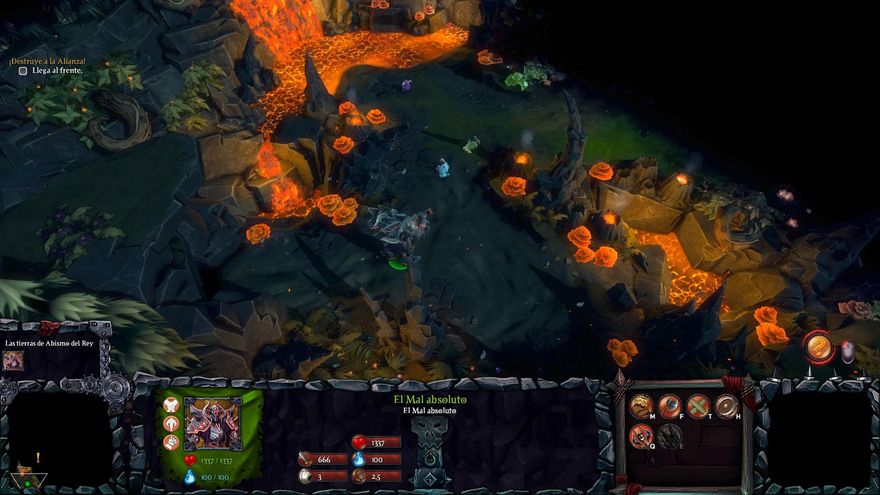Activate the axe attack command marked F
The width and height of the screenshot is (880, 495).
coord(669,406)
